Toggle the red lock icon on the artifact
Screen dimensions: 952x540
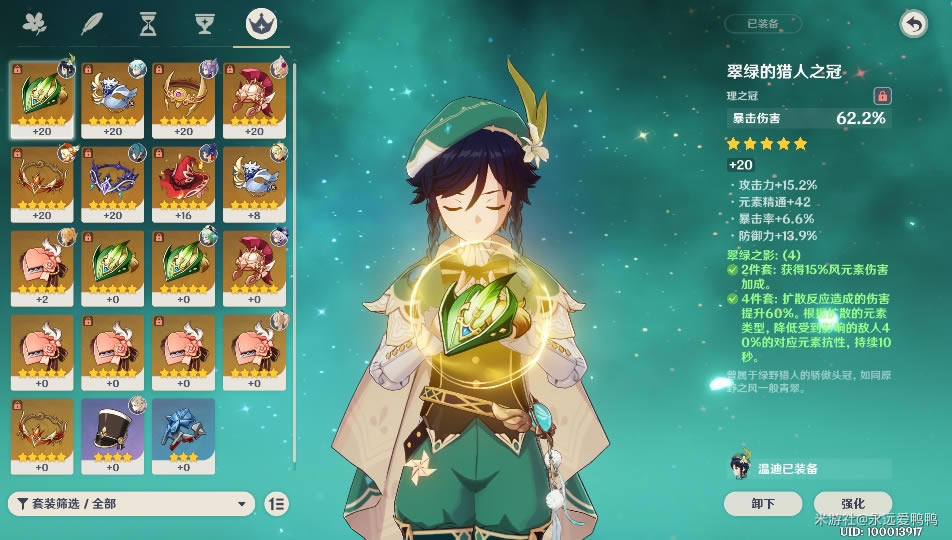pyautogui.click(x=882, y=96)
